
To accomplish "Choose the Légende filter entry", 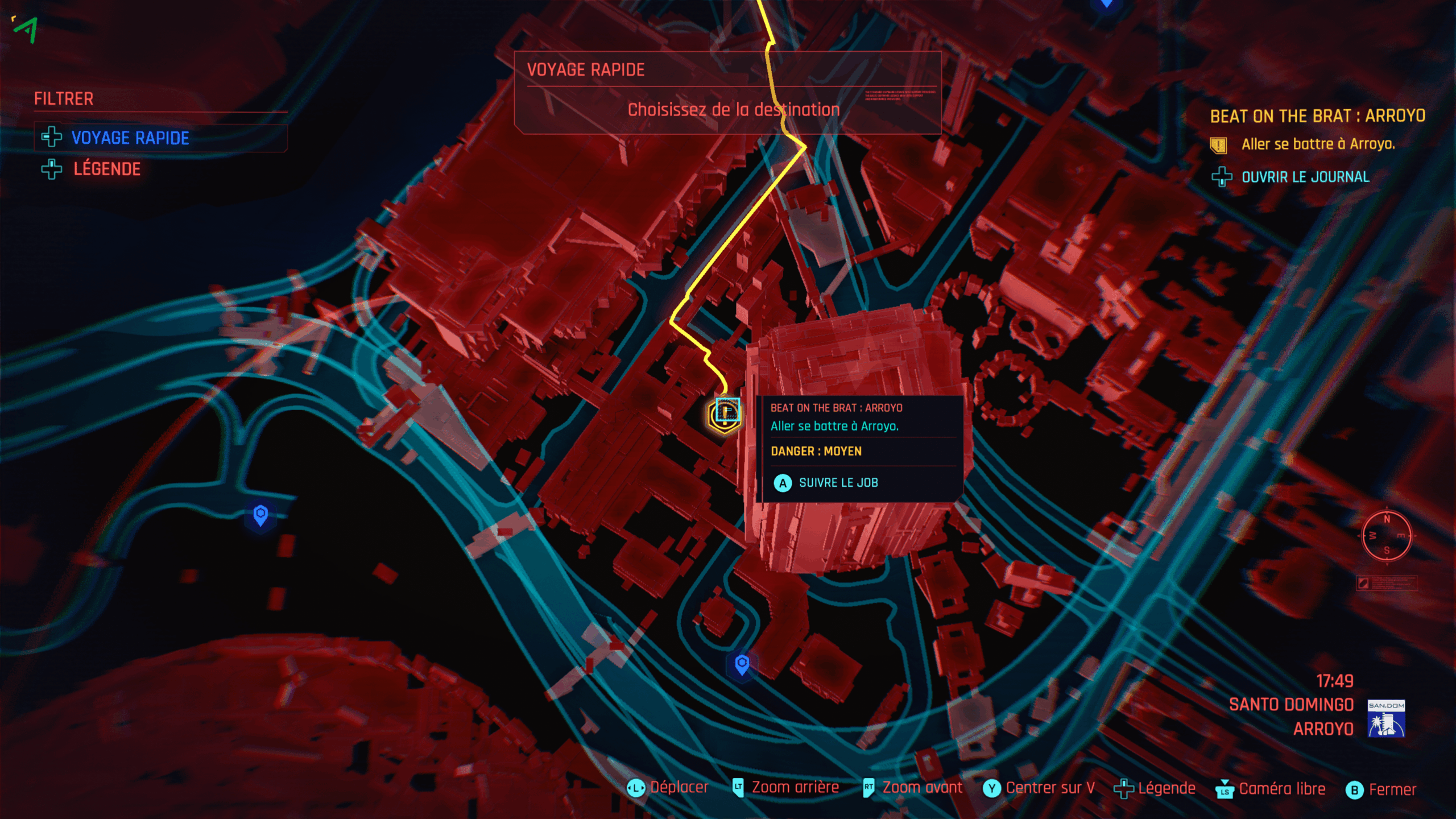I will tap(106, 169).
